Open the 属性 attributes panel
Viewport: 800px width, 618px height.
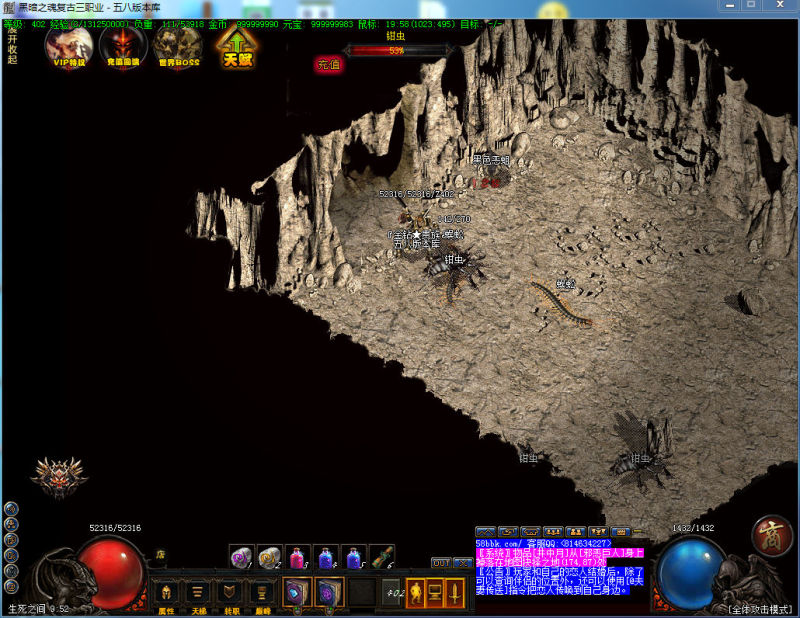pos(165,593)
